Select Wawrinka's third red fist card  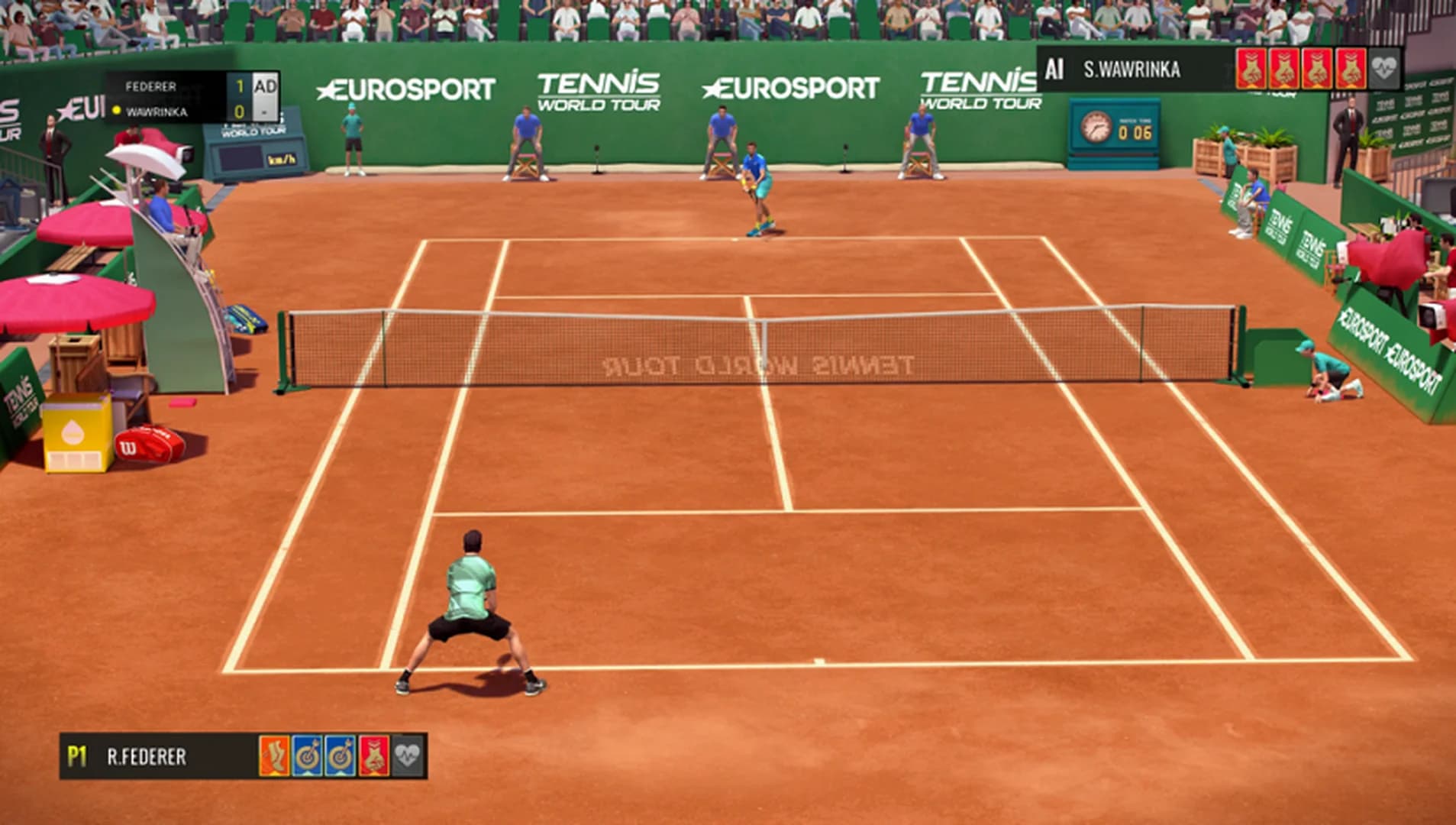tap(1317, 69)
